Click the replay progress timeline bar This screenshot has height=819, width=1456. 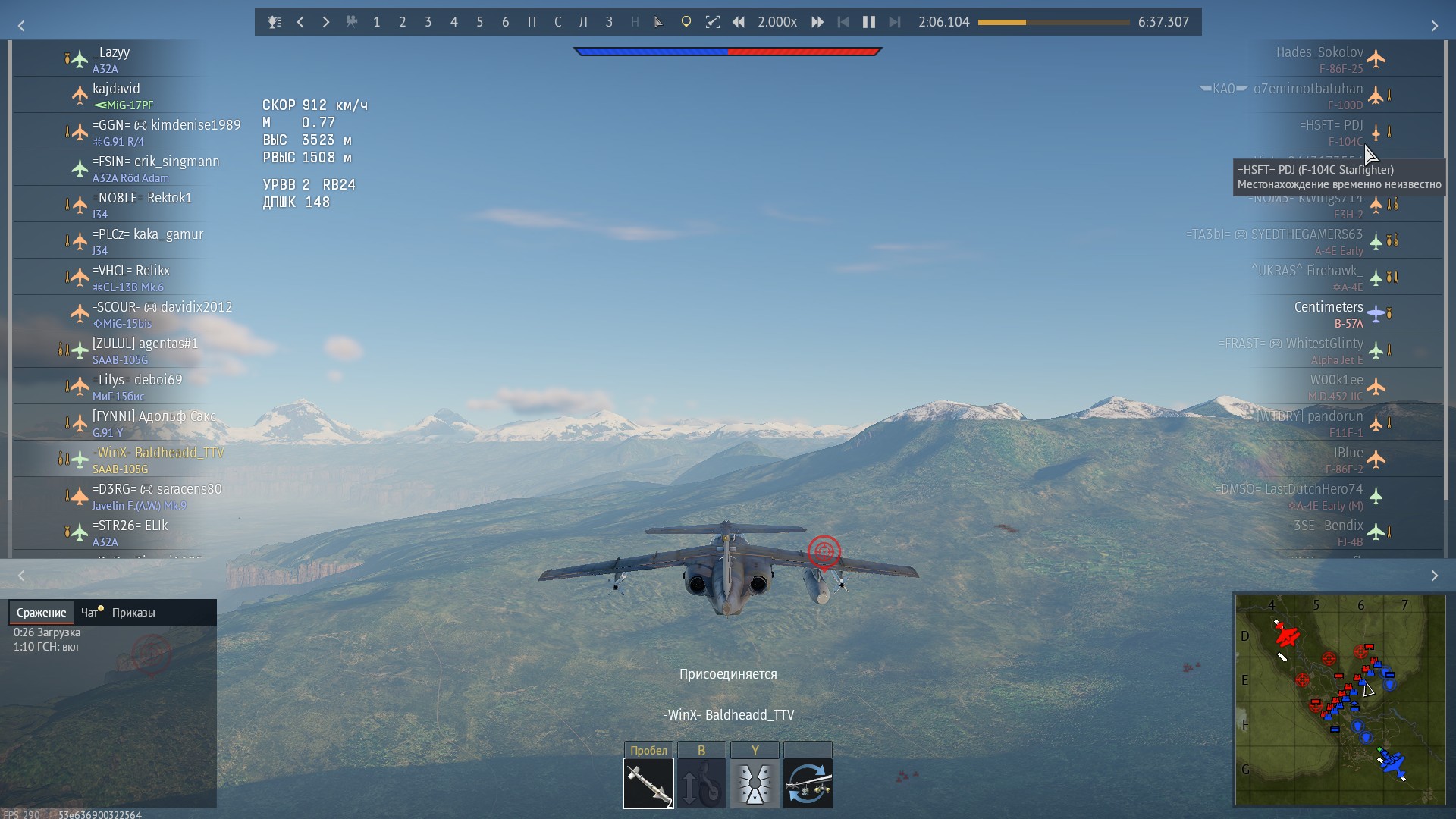1053,22
